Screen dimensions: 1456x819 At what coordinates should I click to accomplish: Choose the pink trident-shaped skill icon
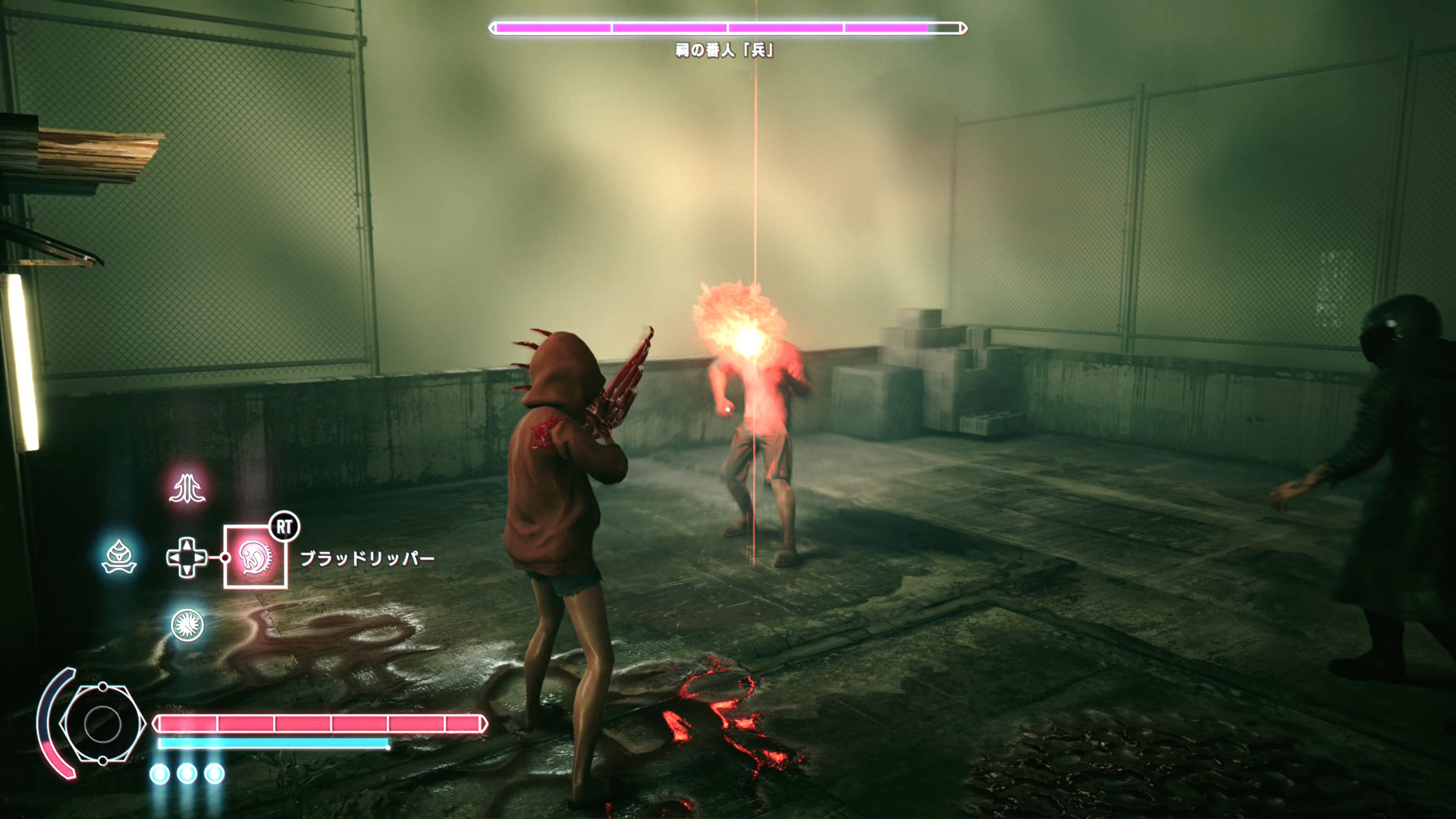(187, 488)
